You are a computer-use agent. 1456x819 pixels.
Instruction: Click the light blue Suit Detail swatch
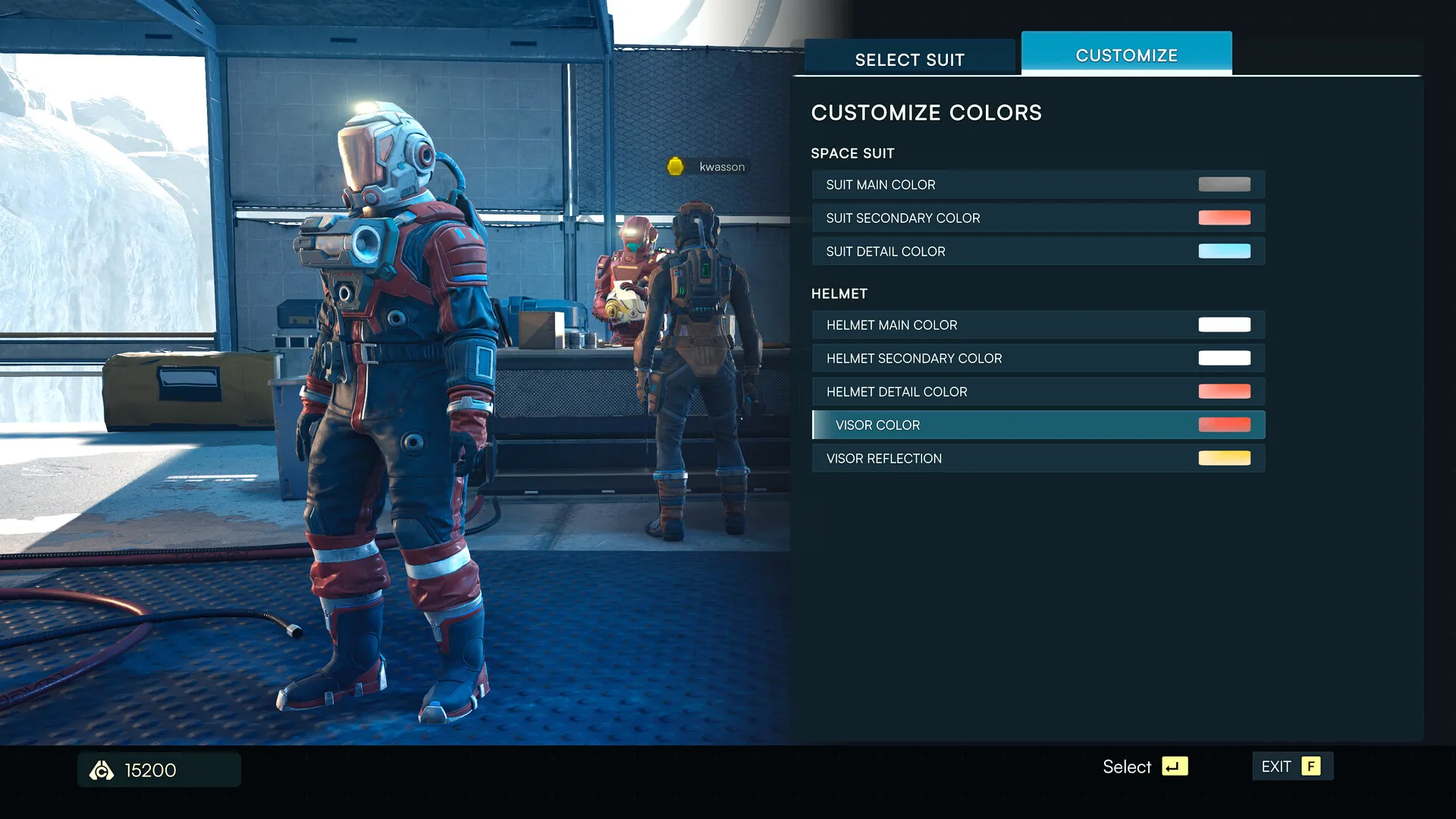[1224, 251]
